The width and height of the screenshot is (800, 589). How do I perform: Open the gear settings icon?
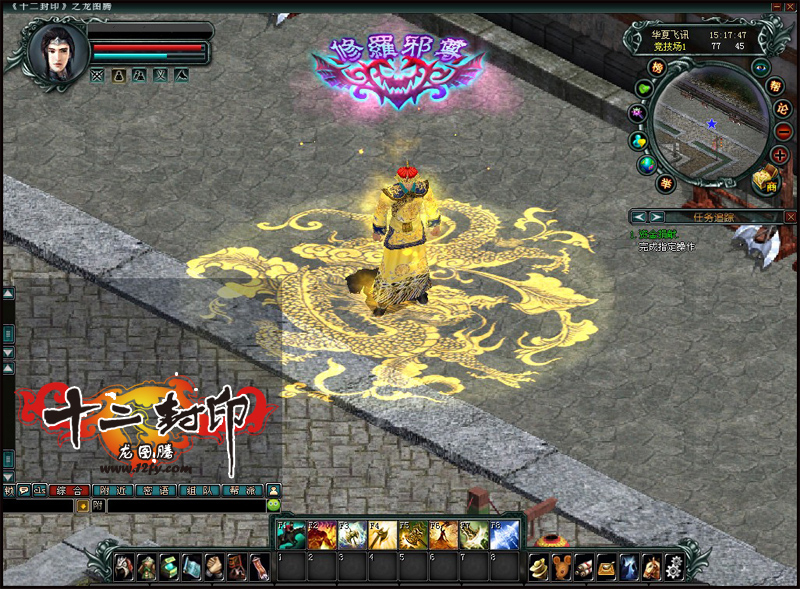click(x=673, y=567)
